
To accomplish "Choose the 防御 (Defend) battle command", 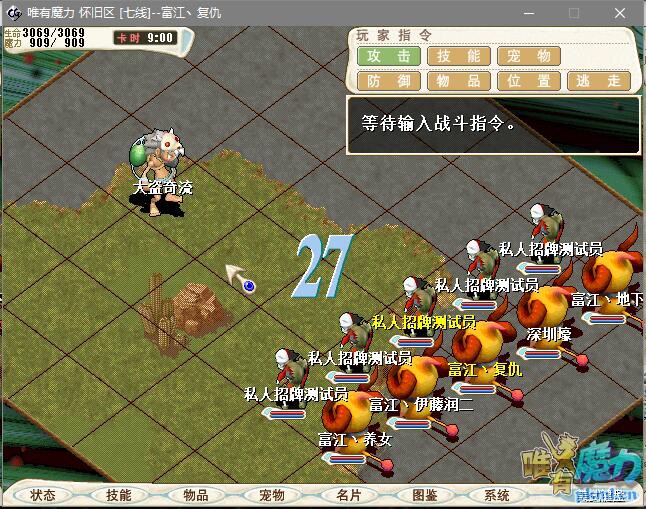I will (389, 81).
